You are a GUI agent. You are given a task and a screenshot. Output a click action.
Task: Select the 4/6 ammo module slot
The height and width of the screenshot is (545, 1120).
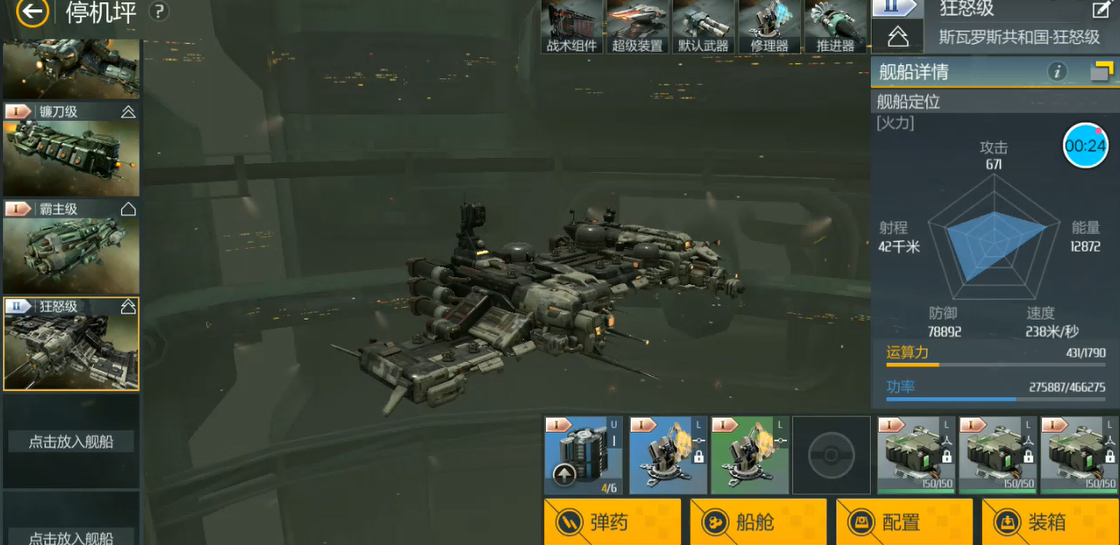(x=584, y=455)
